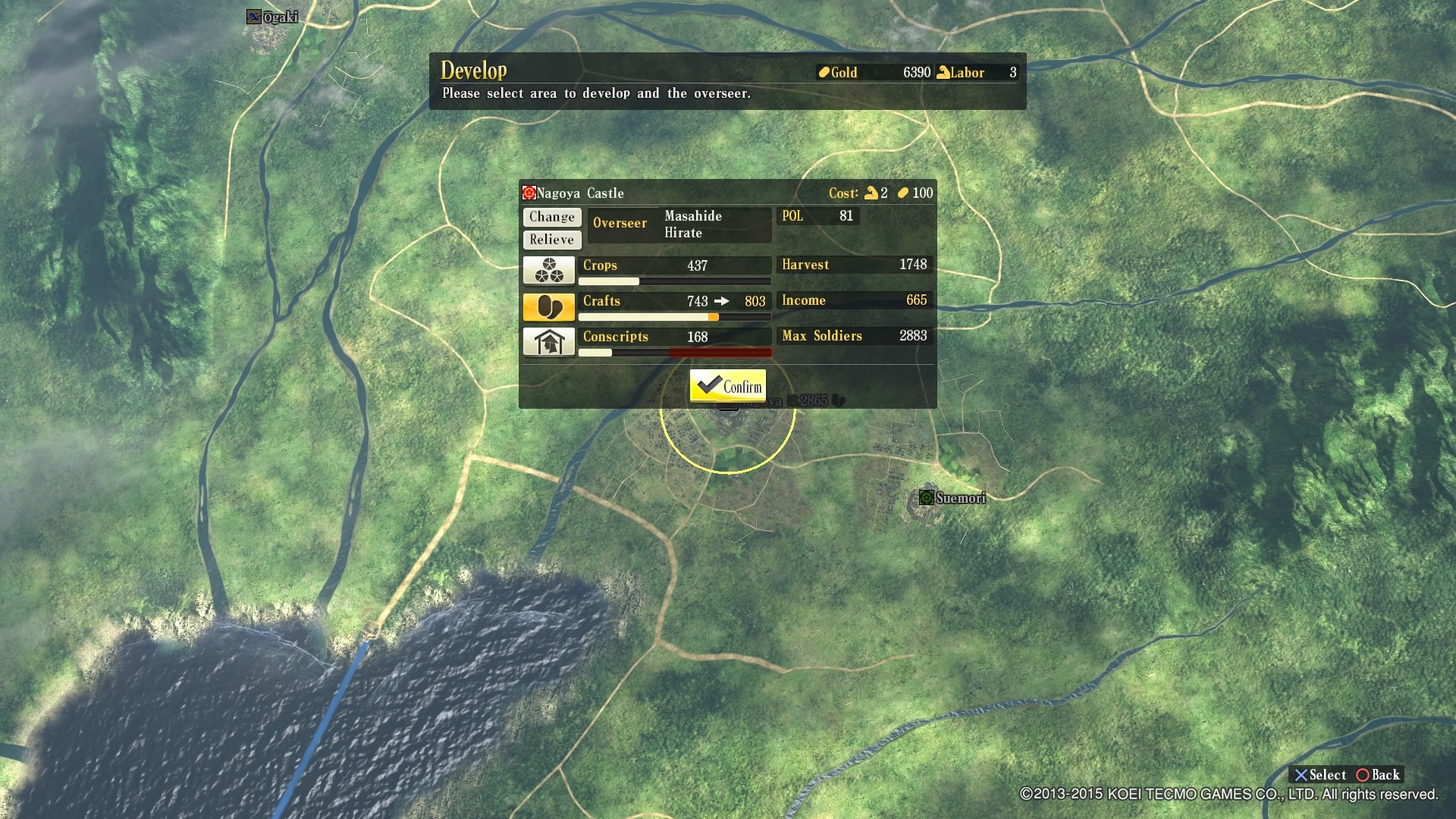Open the overseer selection via Change
Viewport: 1456px width, 819px height.
click(551, 217)
